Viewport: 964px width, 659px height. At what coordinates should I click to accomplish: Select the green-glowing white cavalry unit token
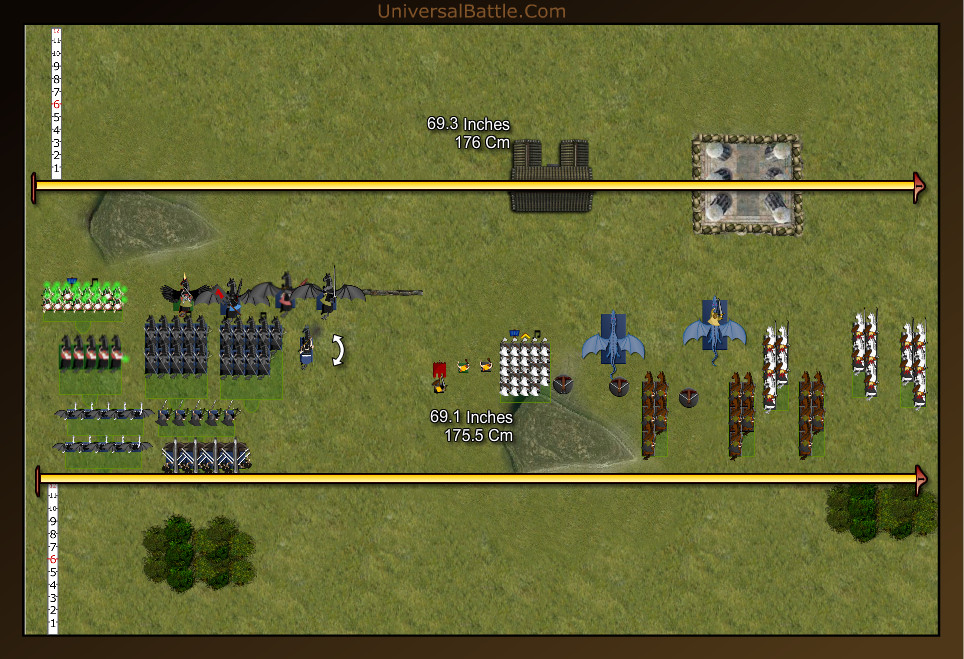coord(84,297)
